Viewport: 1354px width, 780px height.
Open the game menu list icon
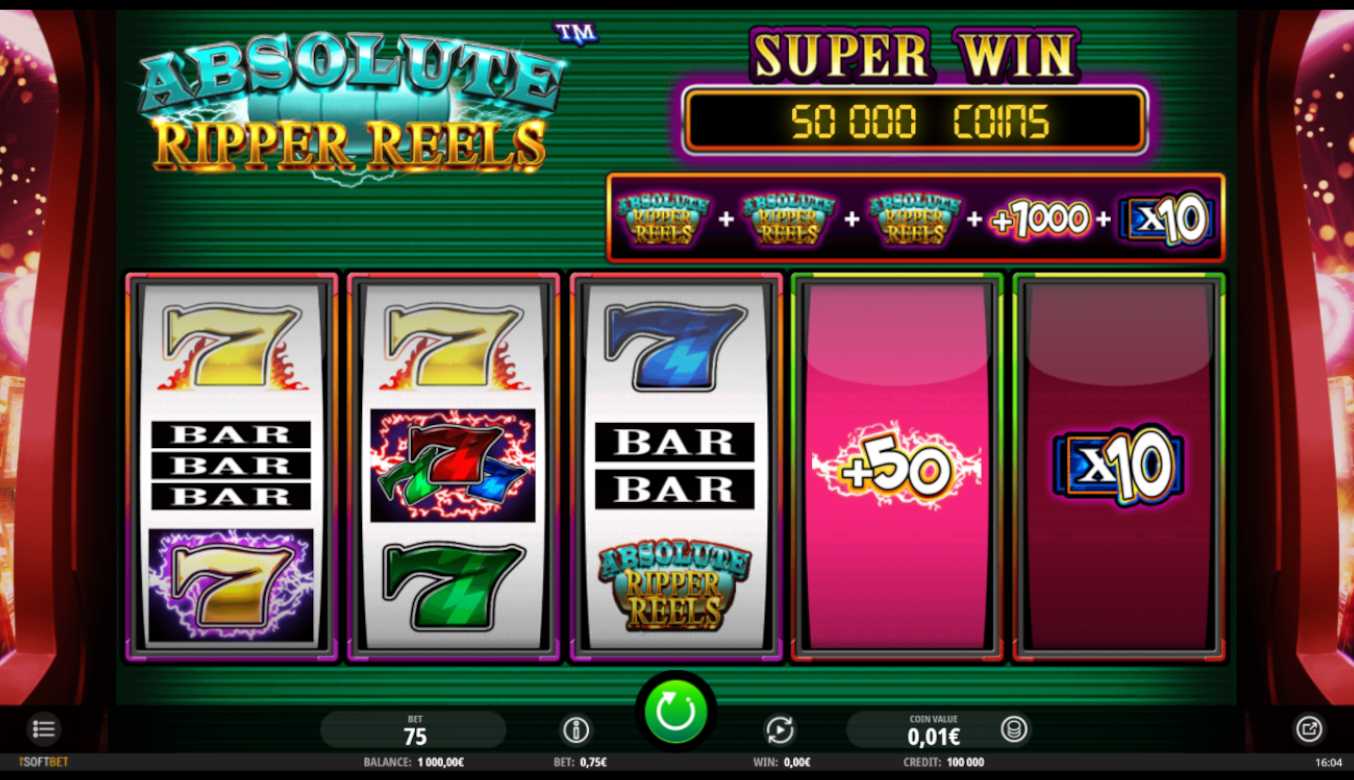point(43,729)
